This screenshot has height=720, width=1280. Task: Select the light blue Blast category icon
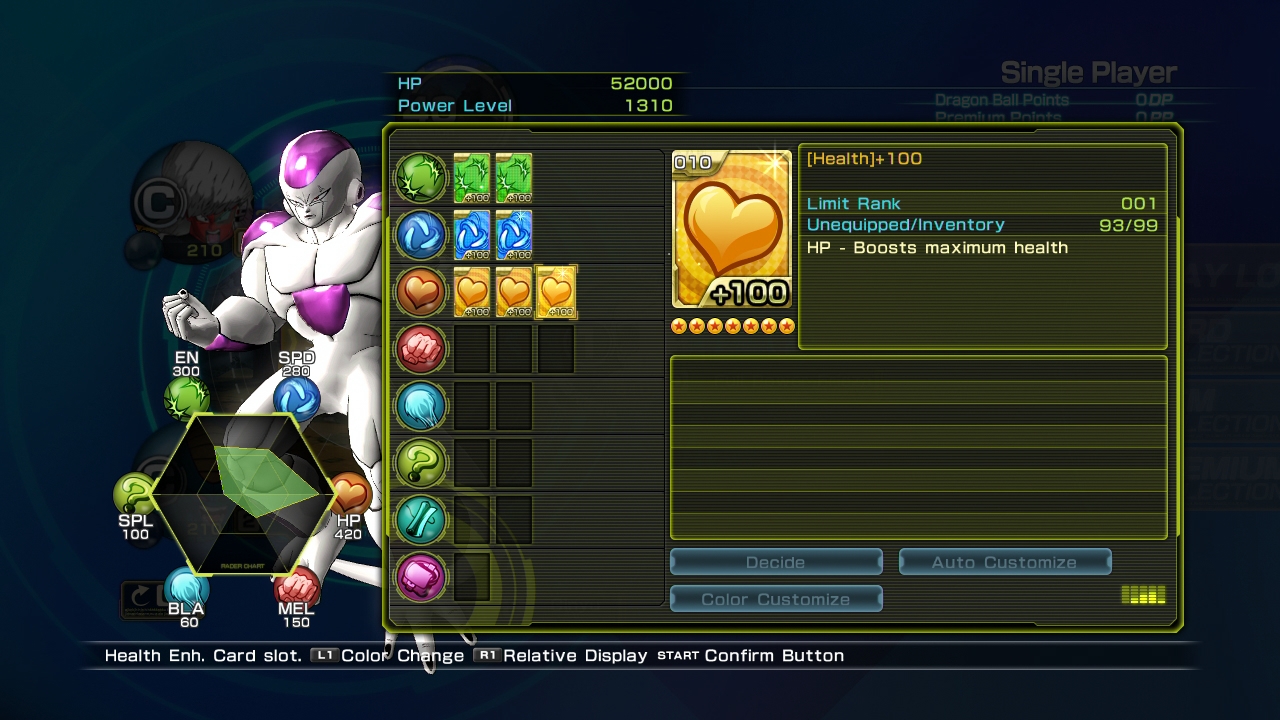point(421,406)
